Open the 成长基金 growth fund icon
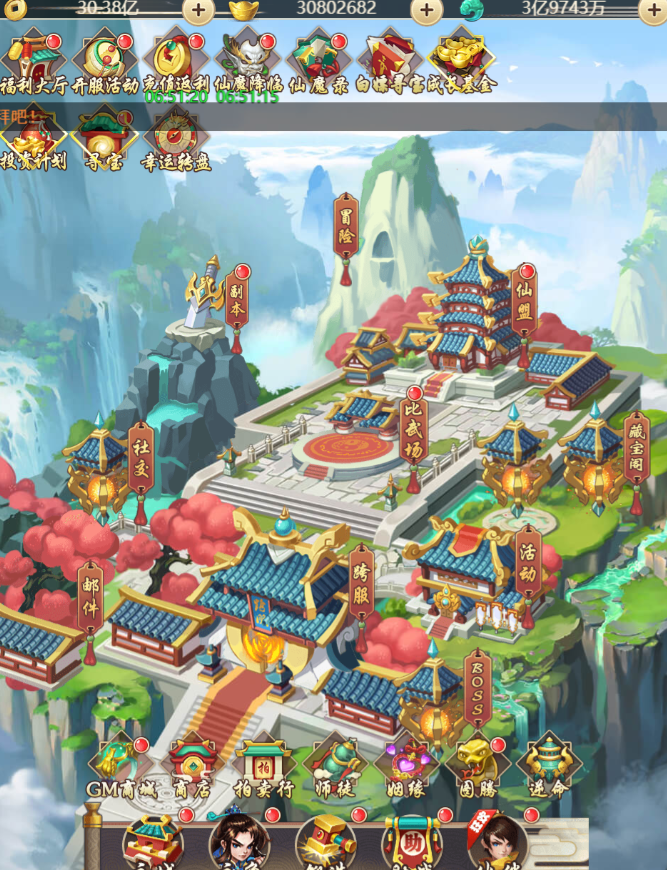 pos(461,61)
